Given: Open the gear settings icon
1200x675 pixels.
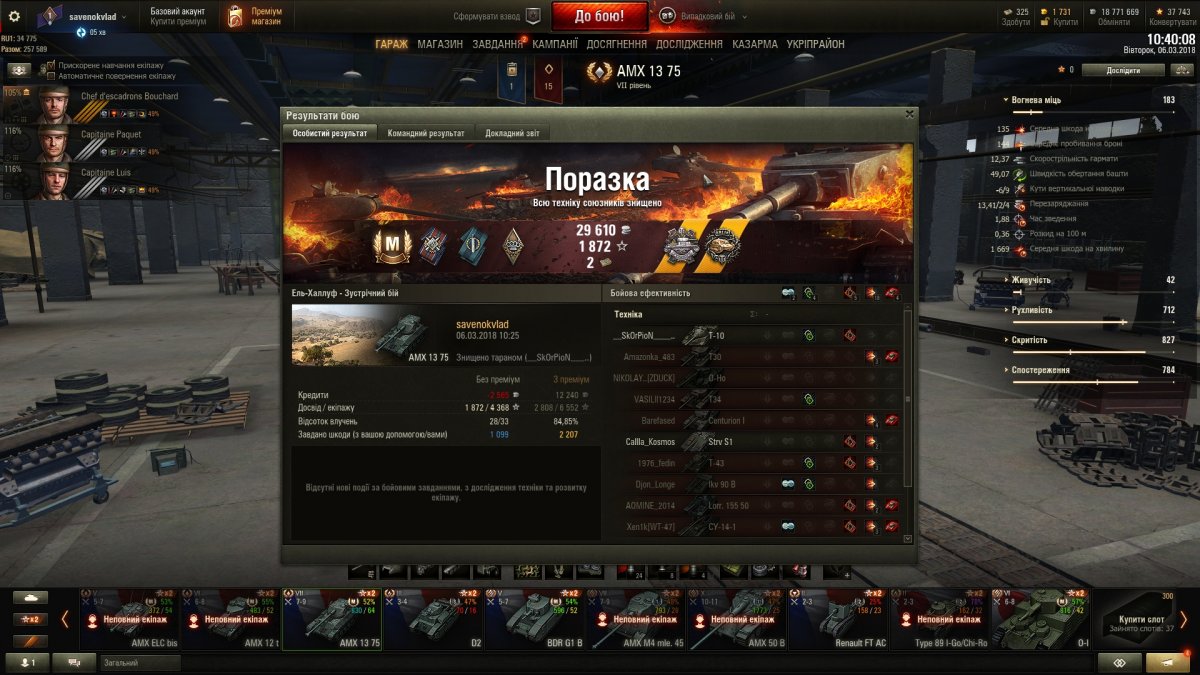Looking at the screenshot, I should pyautogui.click(x=14, y=16).
